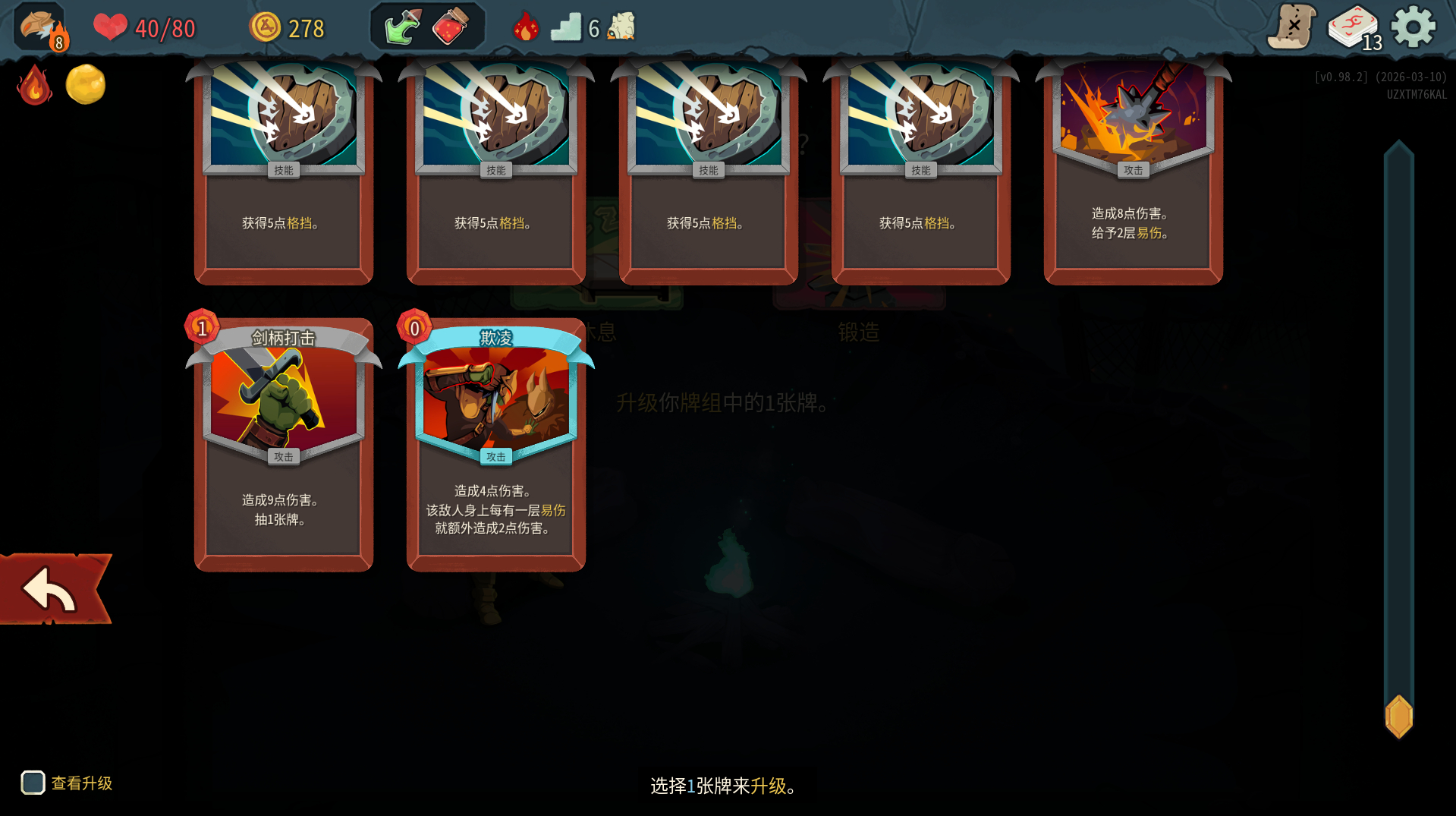Click the character portrait icon
Screen dimensions: 1456x816
tap(40, 27)
